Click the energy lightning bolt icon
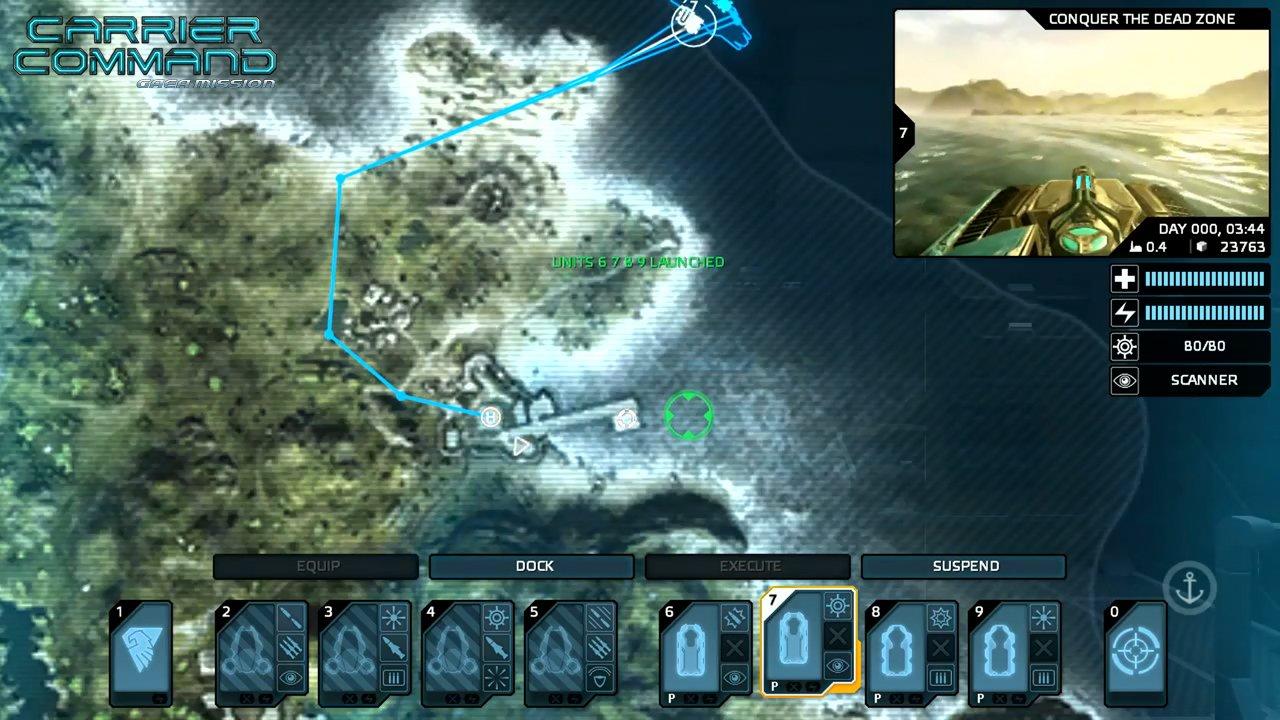 [1124, 312]
